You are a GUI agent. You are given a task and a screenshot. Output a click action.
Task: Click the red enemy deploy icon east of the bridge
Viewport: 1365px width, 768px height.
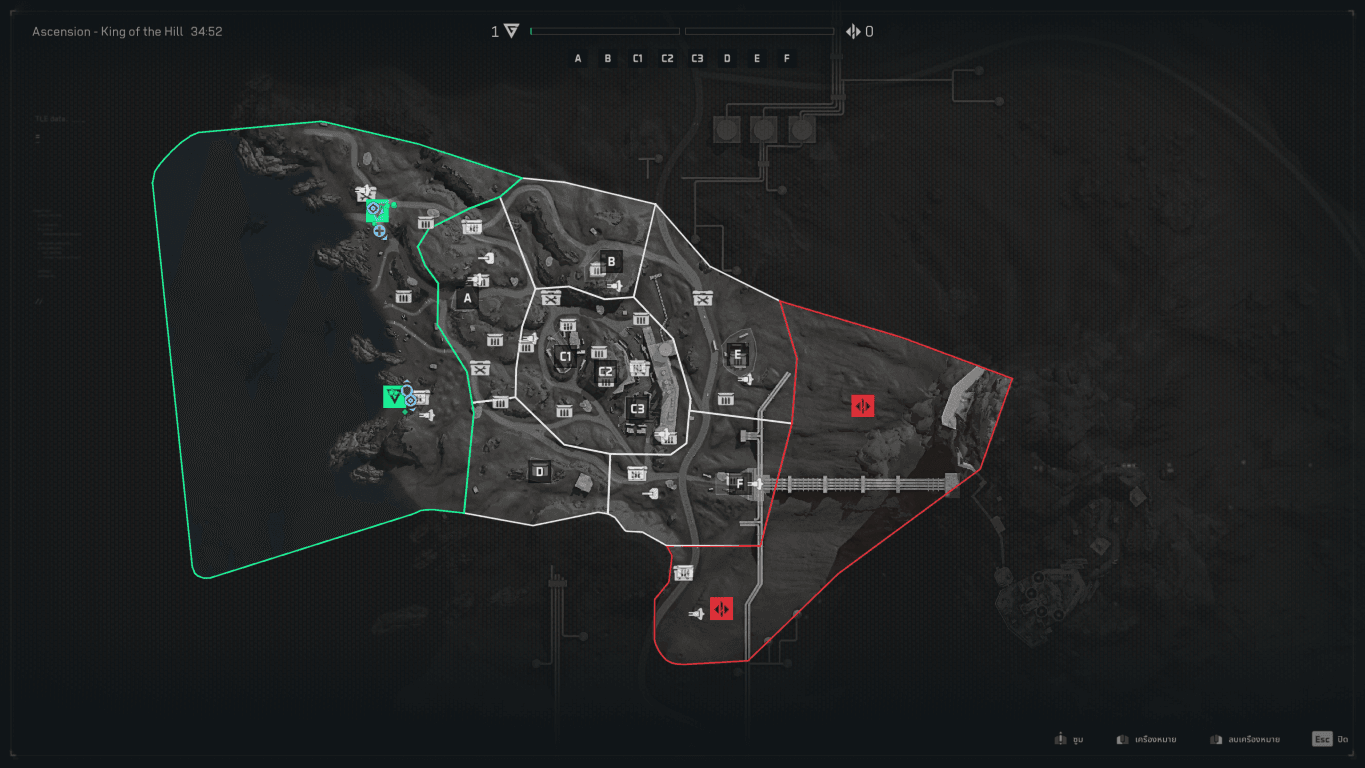(862, 406)
